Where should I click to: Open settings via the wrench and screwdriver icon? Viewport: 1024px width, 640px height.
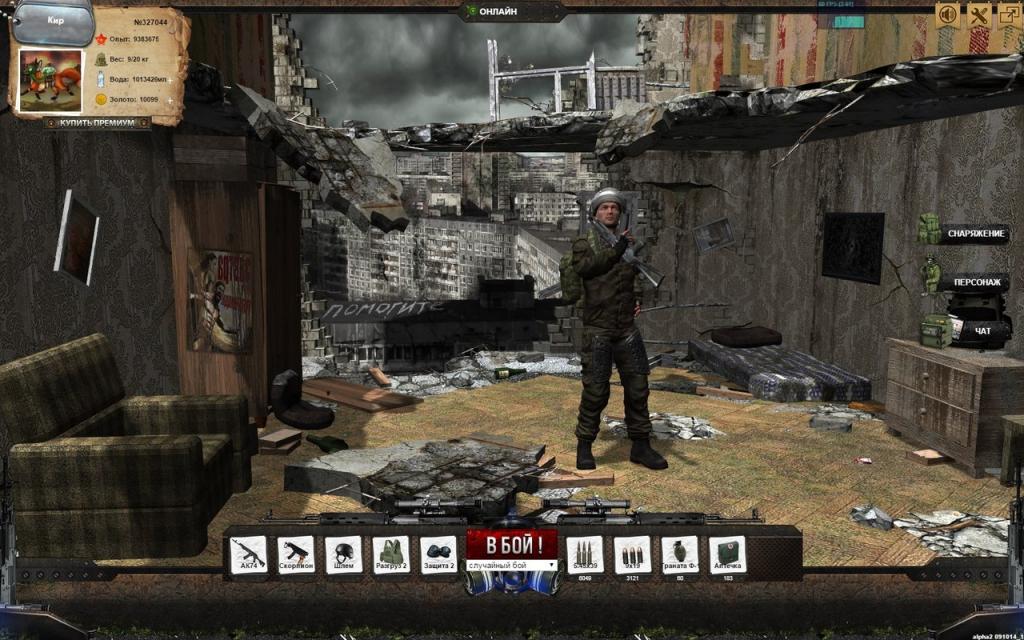pos(979,15)
